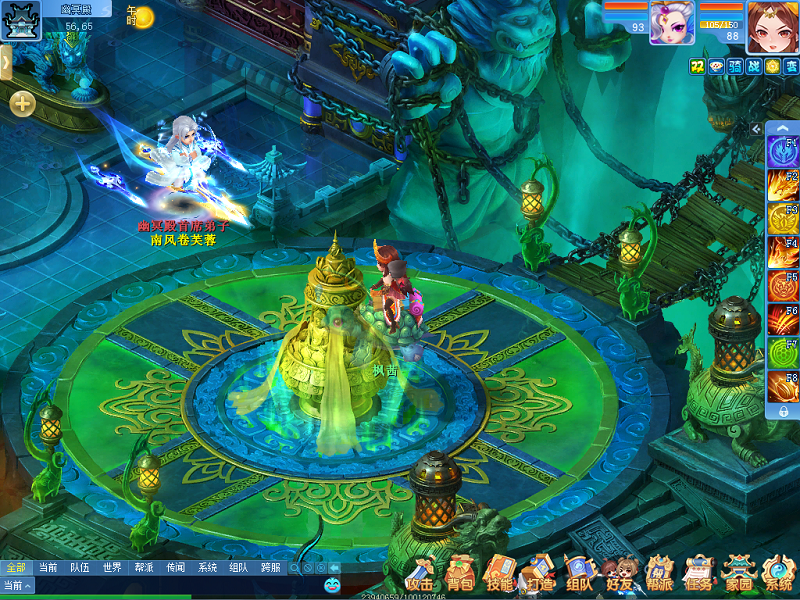This screenshot has width=800, height=600.
Task: Click the red-haired player portrait
Action: click(771, 25)
